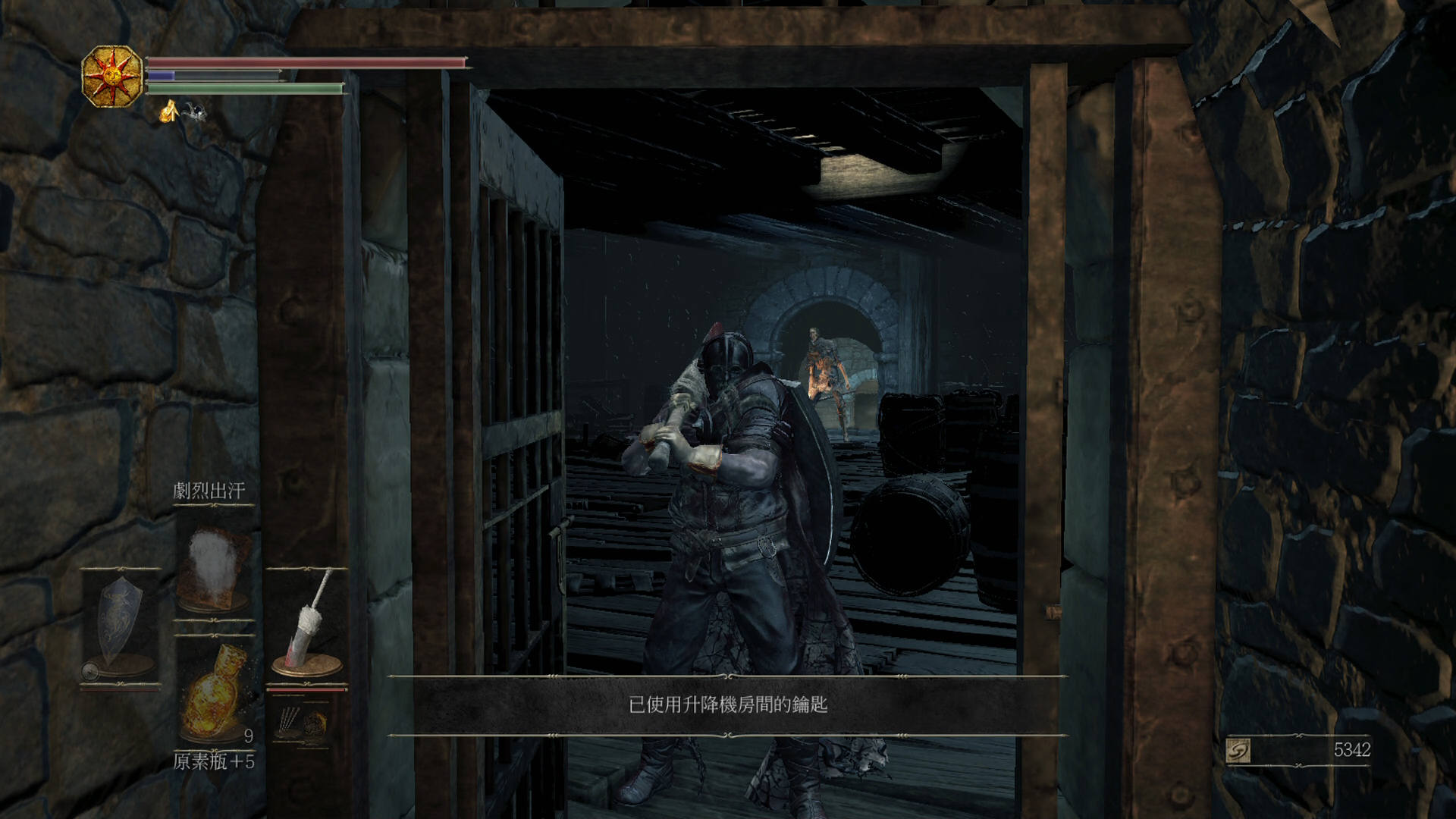1456x819 pixels.
Task: Click the souls counter icon
Action: click(x=1238, y=751)
